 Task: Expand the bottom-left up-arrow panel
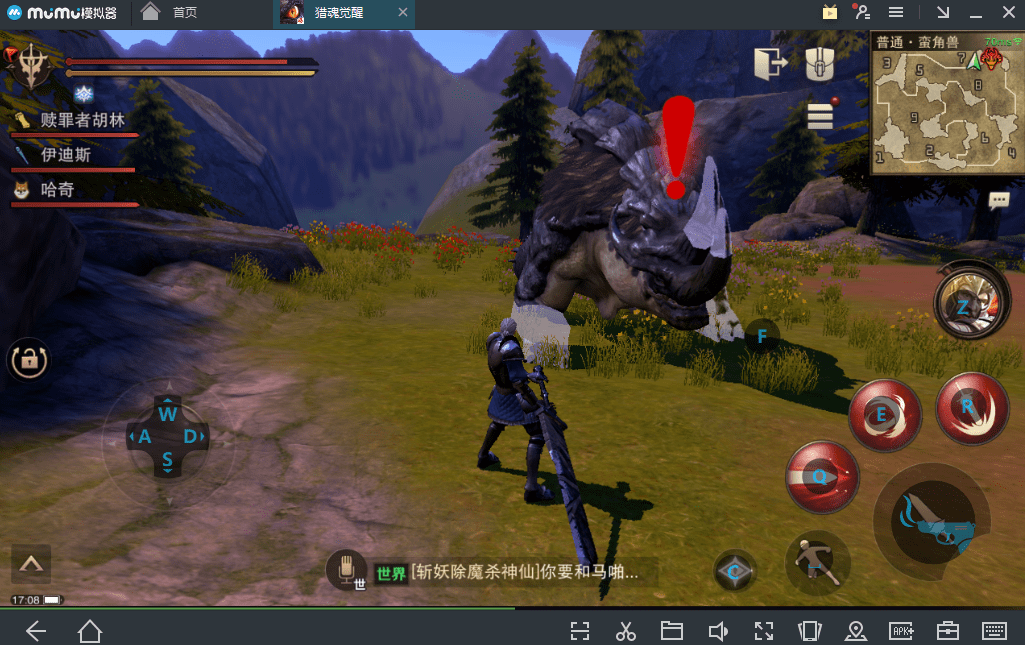pyautogui.click(x=31, y=564)
